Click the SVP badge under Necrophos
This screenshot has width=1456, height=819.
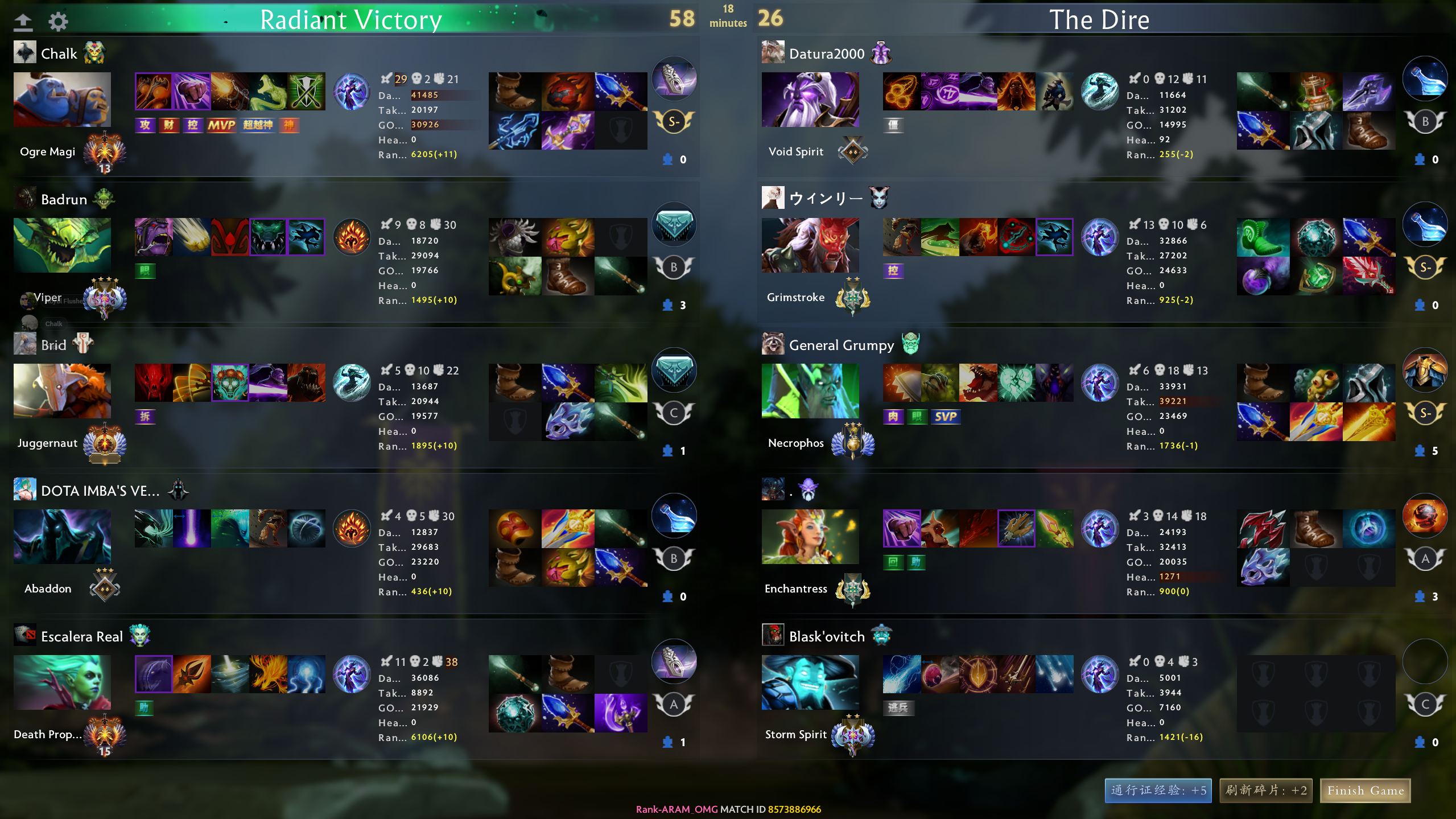coord(945,417)
